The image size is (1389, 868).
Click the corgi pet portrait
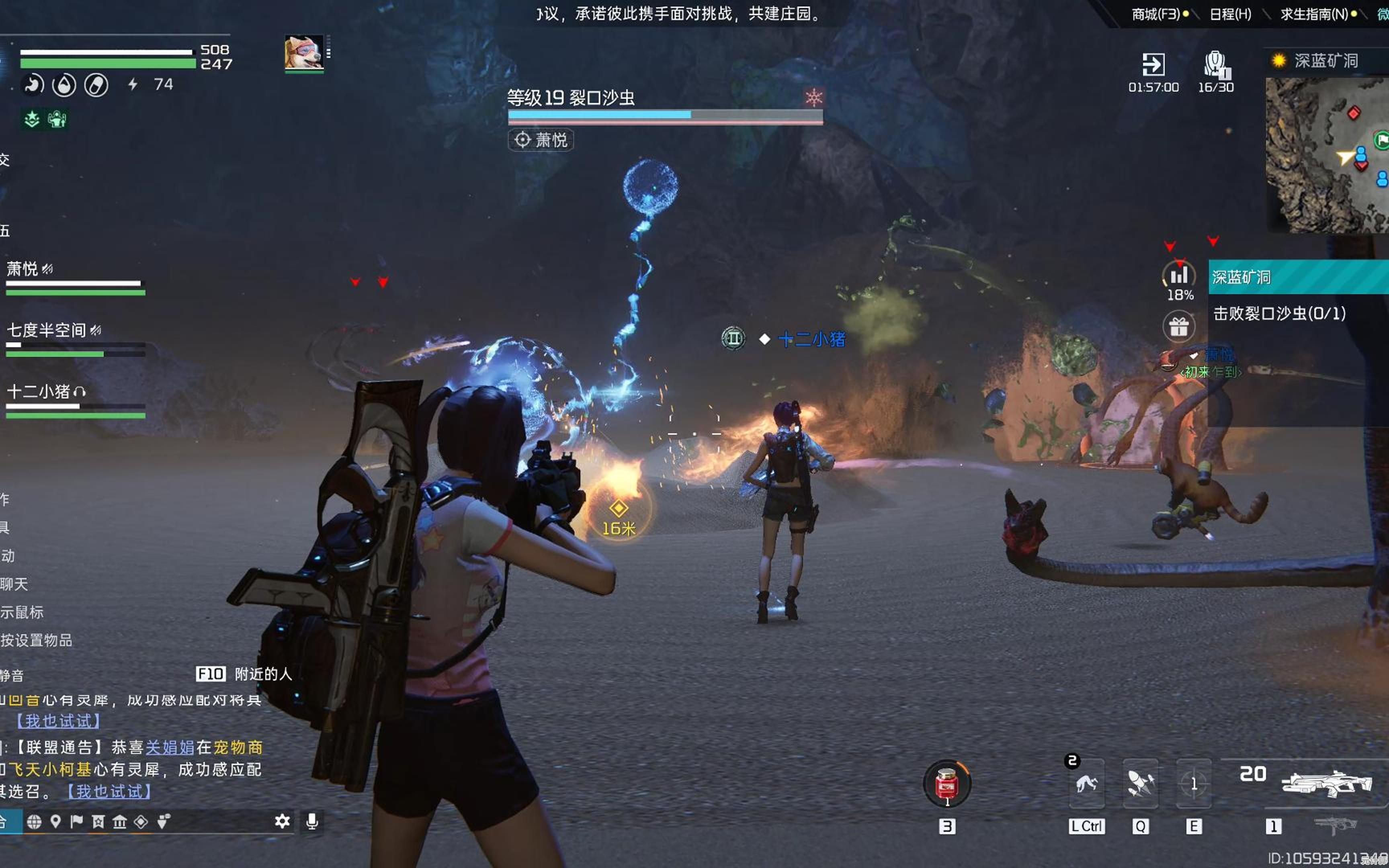pyautogui.click(x=304, y=53)
